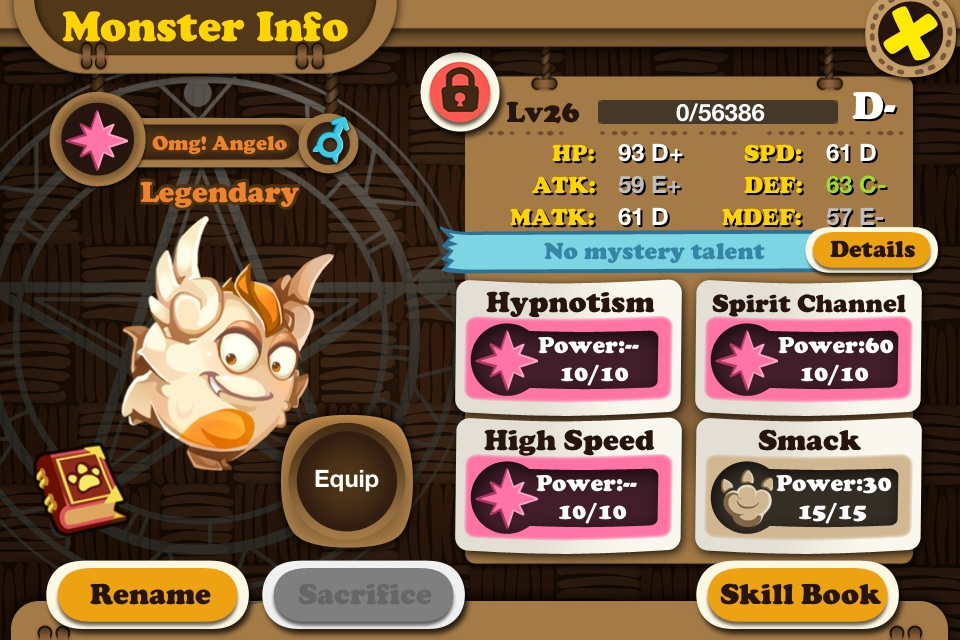Select the Hypnotism skill
The height and width of the screenshot is (640, 960).
pos(568,345)
